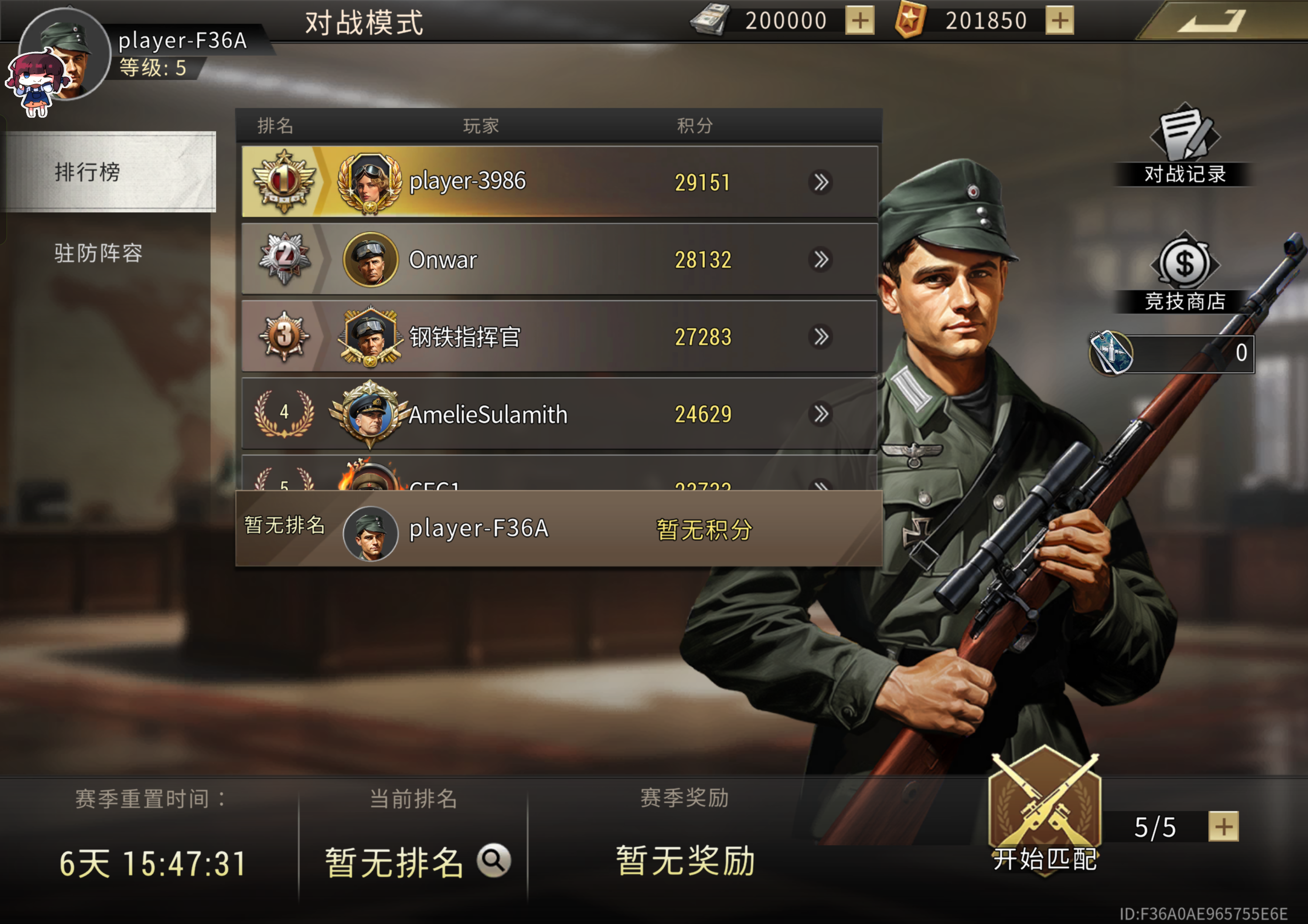This screenshot has width=1308, height=924.
Task: Open the 竞技商店 arena shop
Action: (x=1184, y=272)
